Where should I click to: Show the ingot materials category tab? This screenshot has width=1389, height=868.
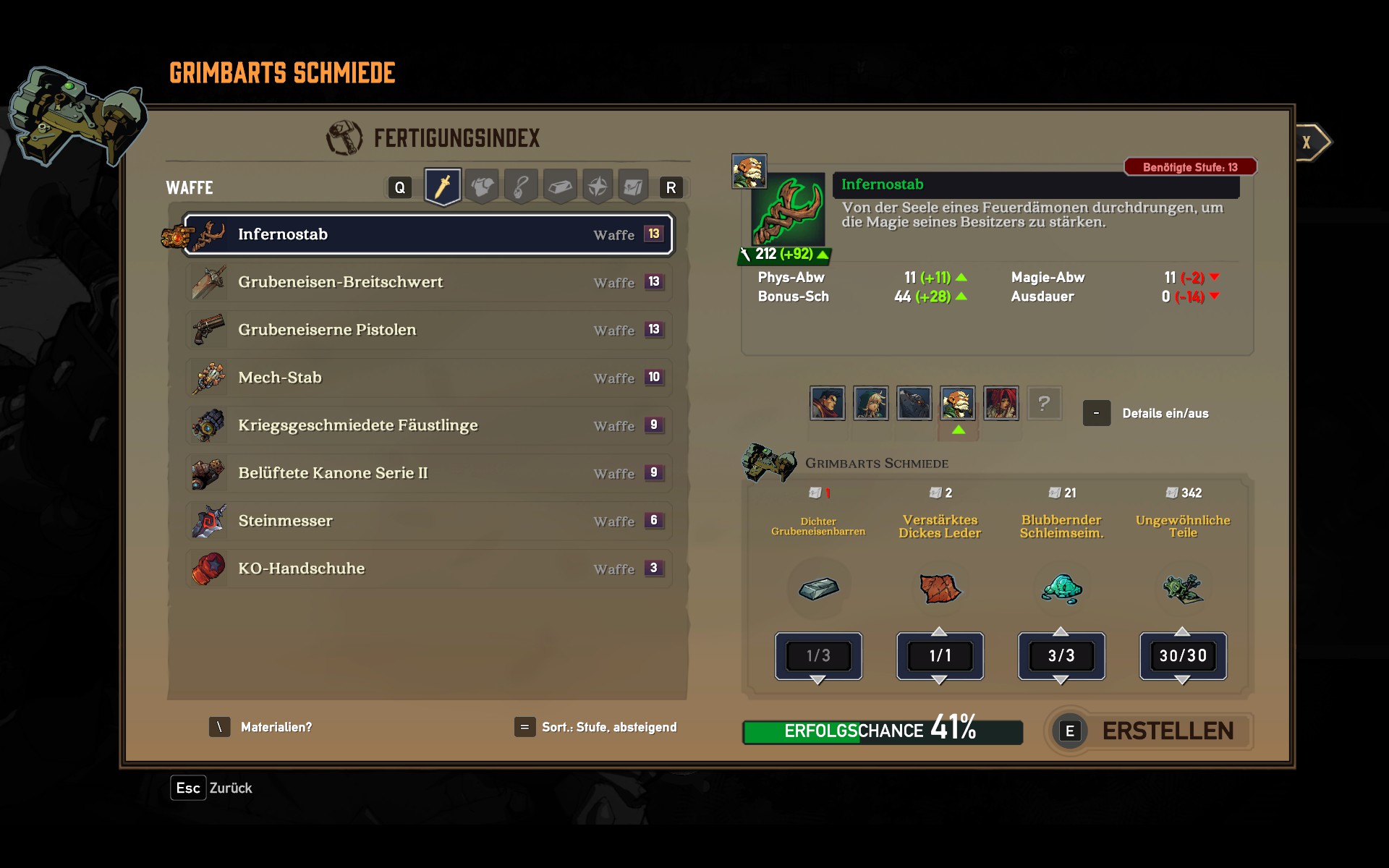[559, 187]
